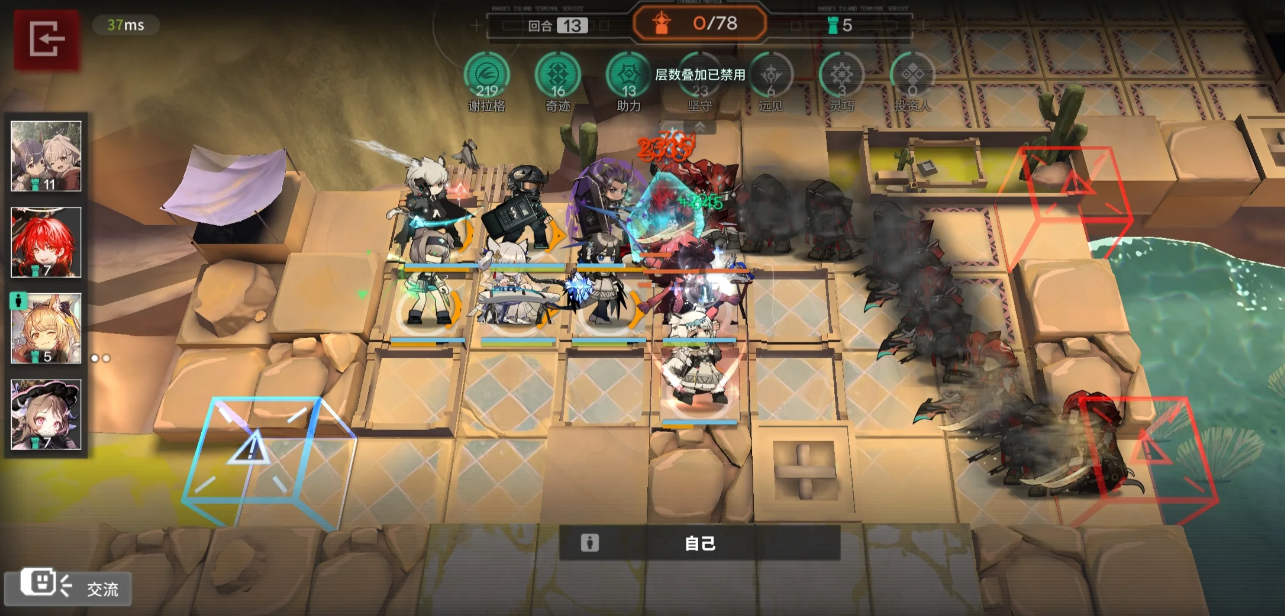The image size is (1285, 616).
Task: Click the red exit button
Action: [x=46, y=40]
